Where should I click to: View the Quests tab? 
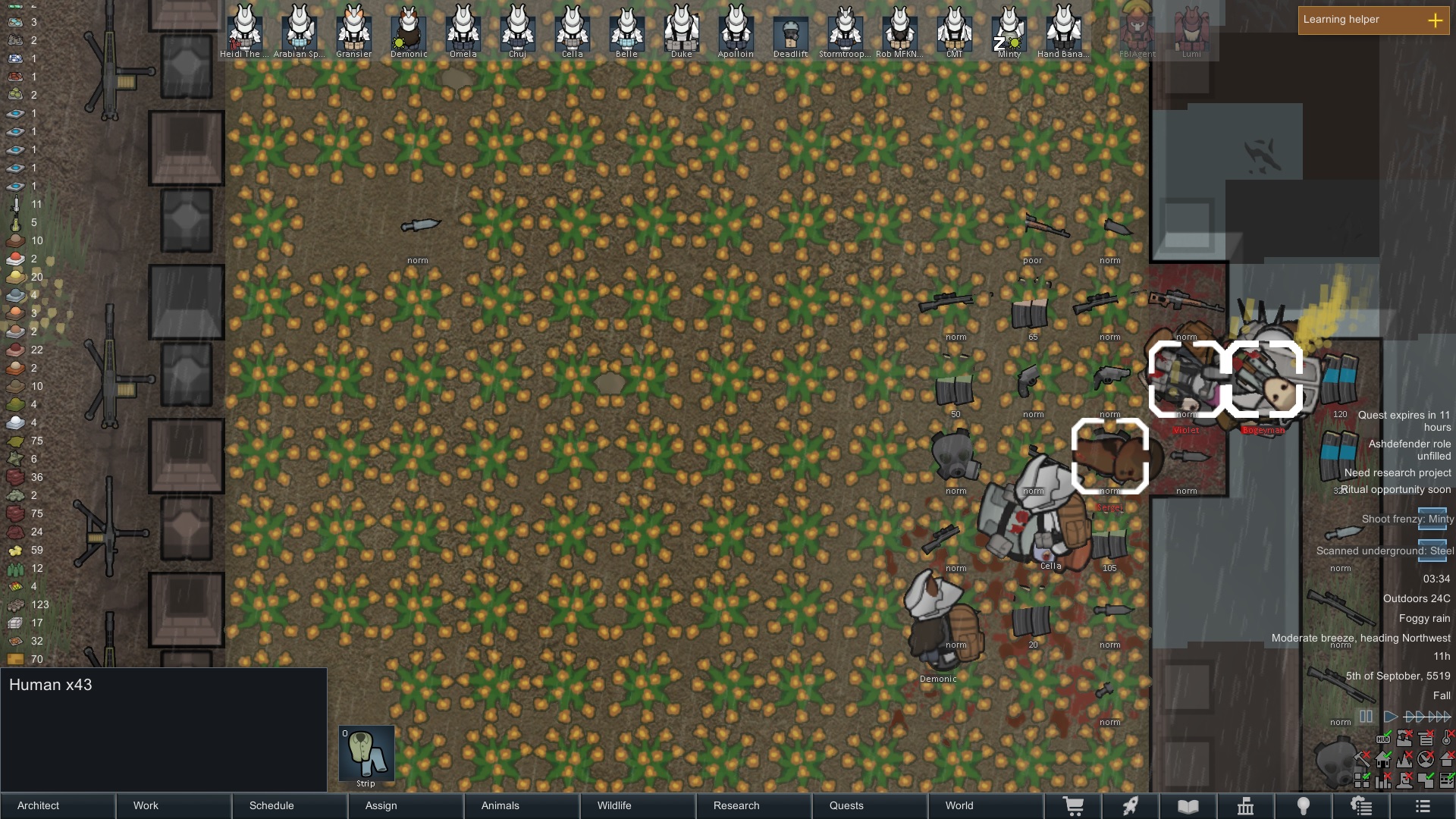pos(870,805)
